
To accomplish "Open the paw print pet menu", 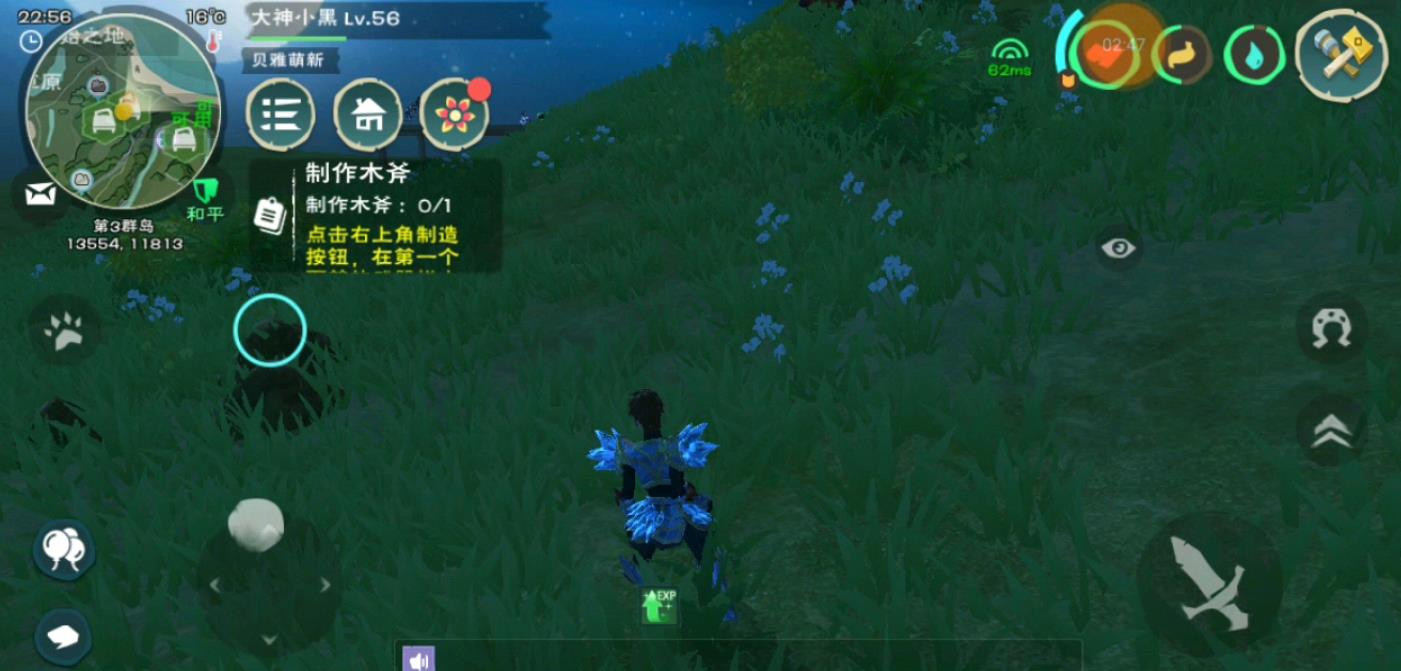I will [x=66, y=329].
